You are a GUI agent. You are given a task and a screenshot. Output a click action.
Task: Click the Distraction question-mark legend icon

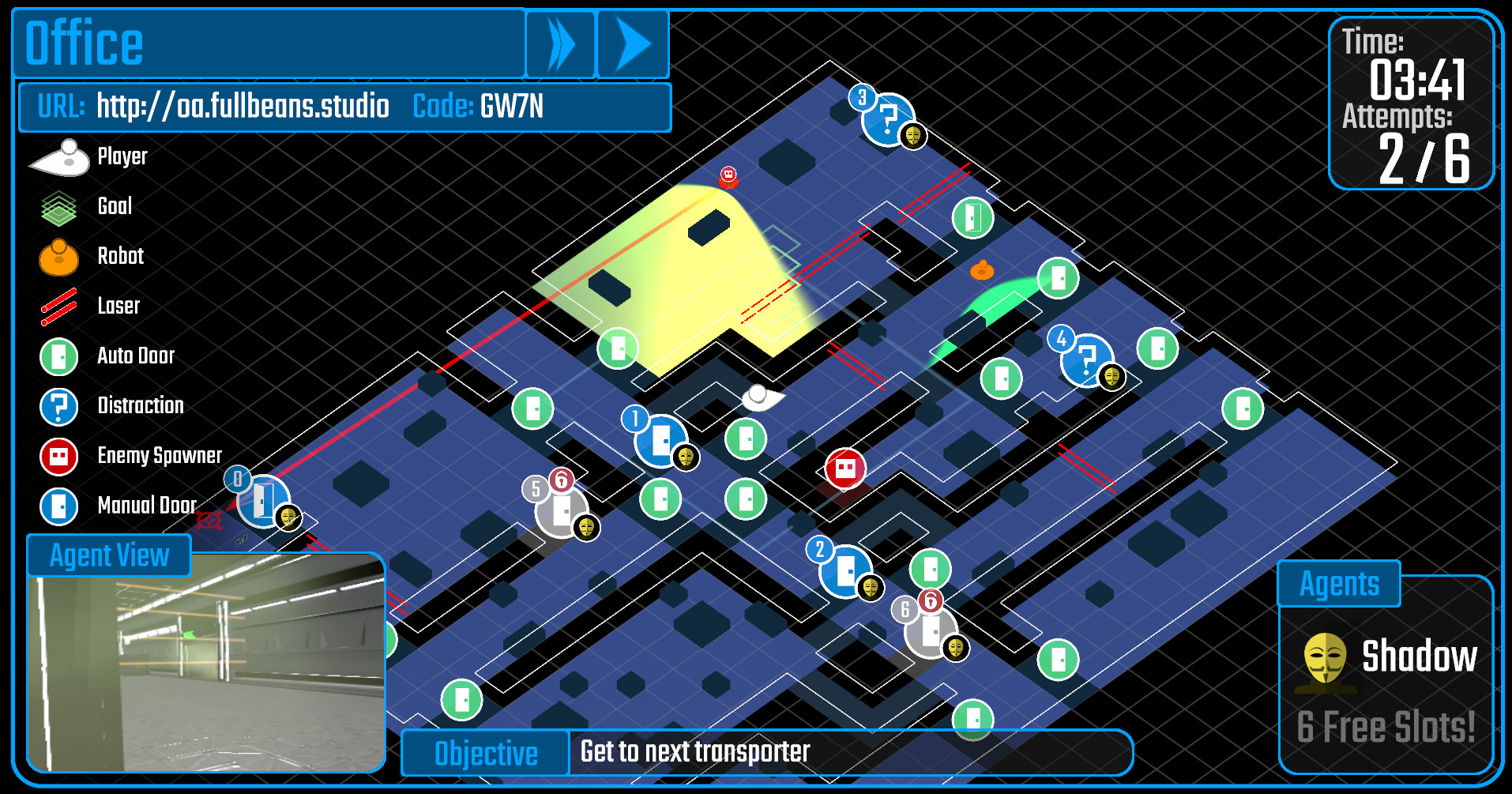point(58,406)
